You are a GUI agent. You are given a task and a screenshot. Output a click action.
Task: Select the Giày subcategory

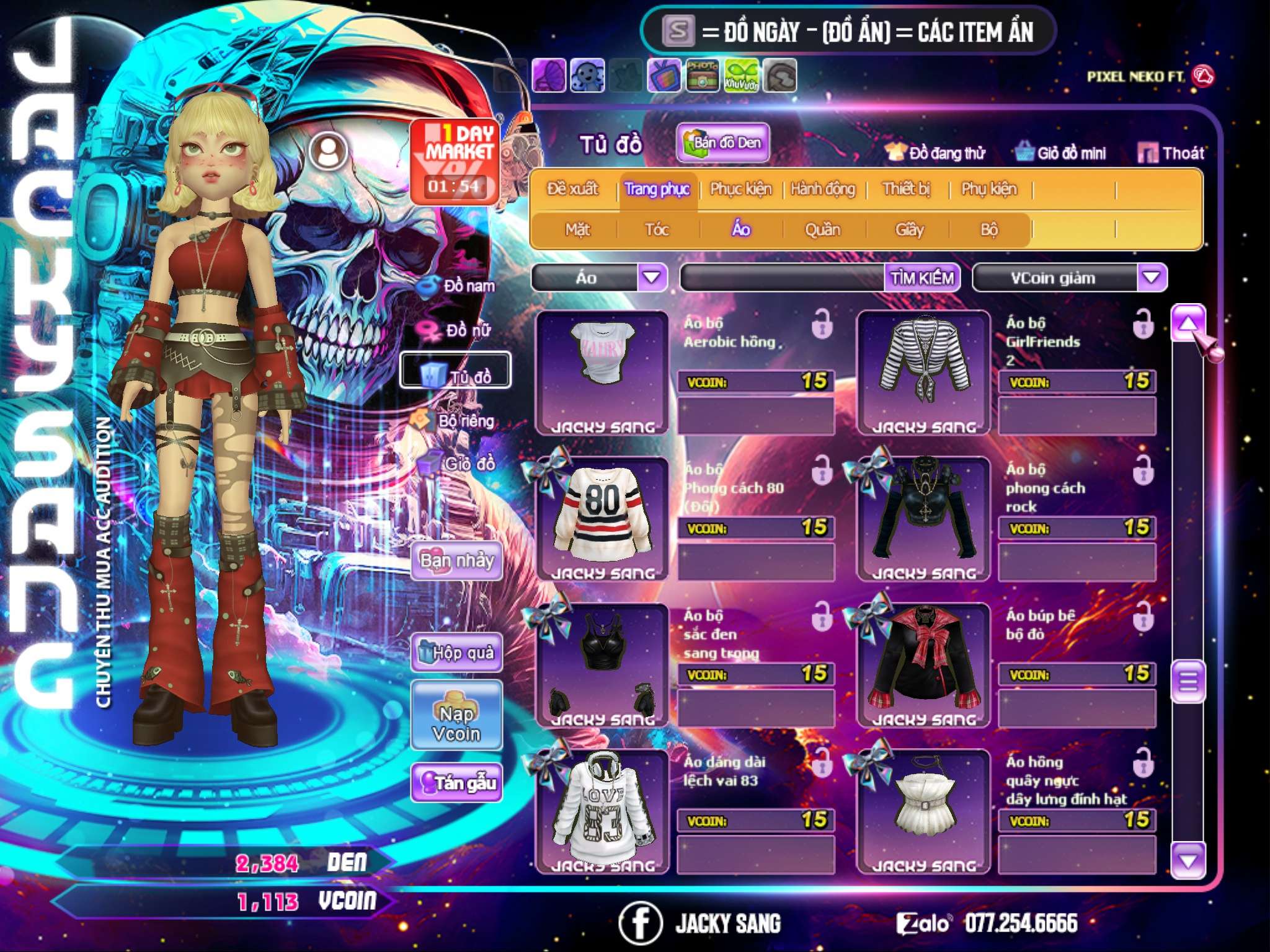909,229
